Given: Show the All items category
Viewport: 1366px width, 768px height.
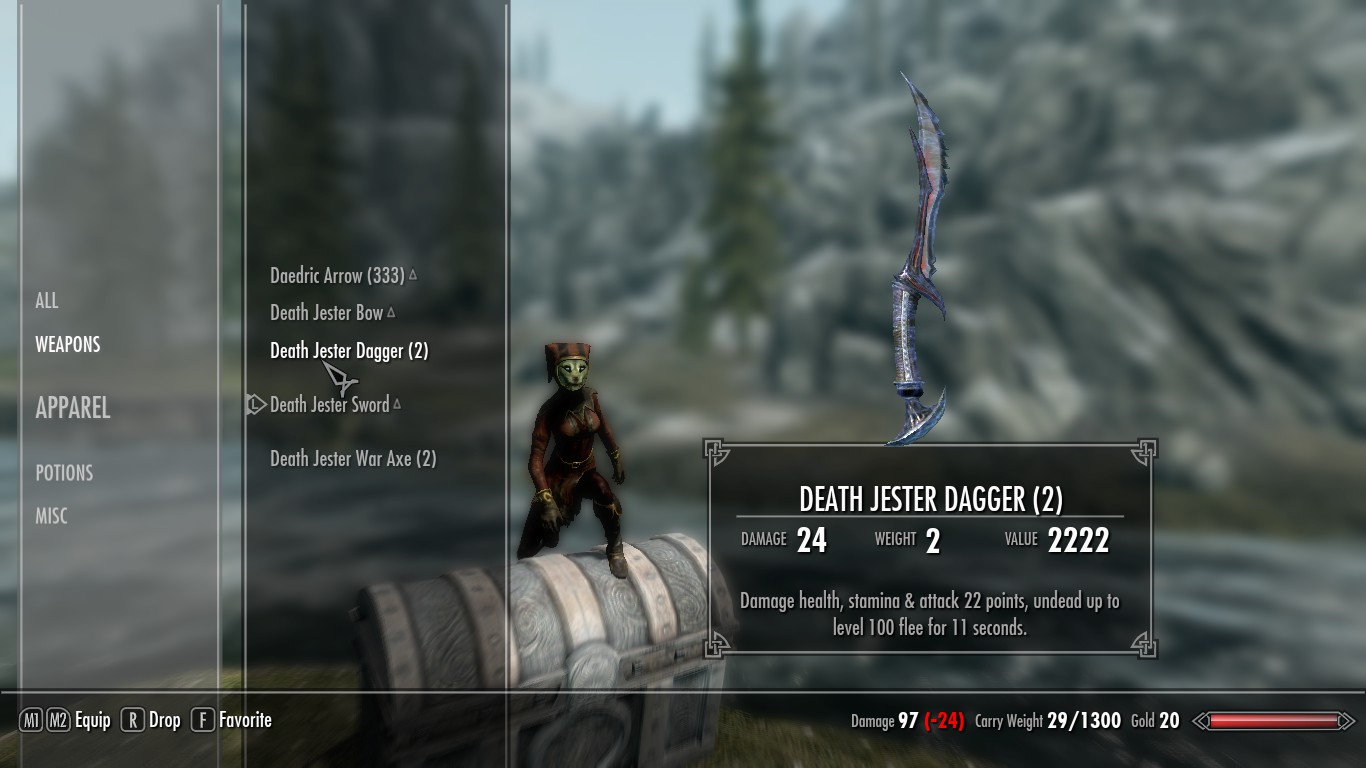Looking at the screenshot, I should (47, 300).
